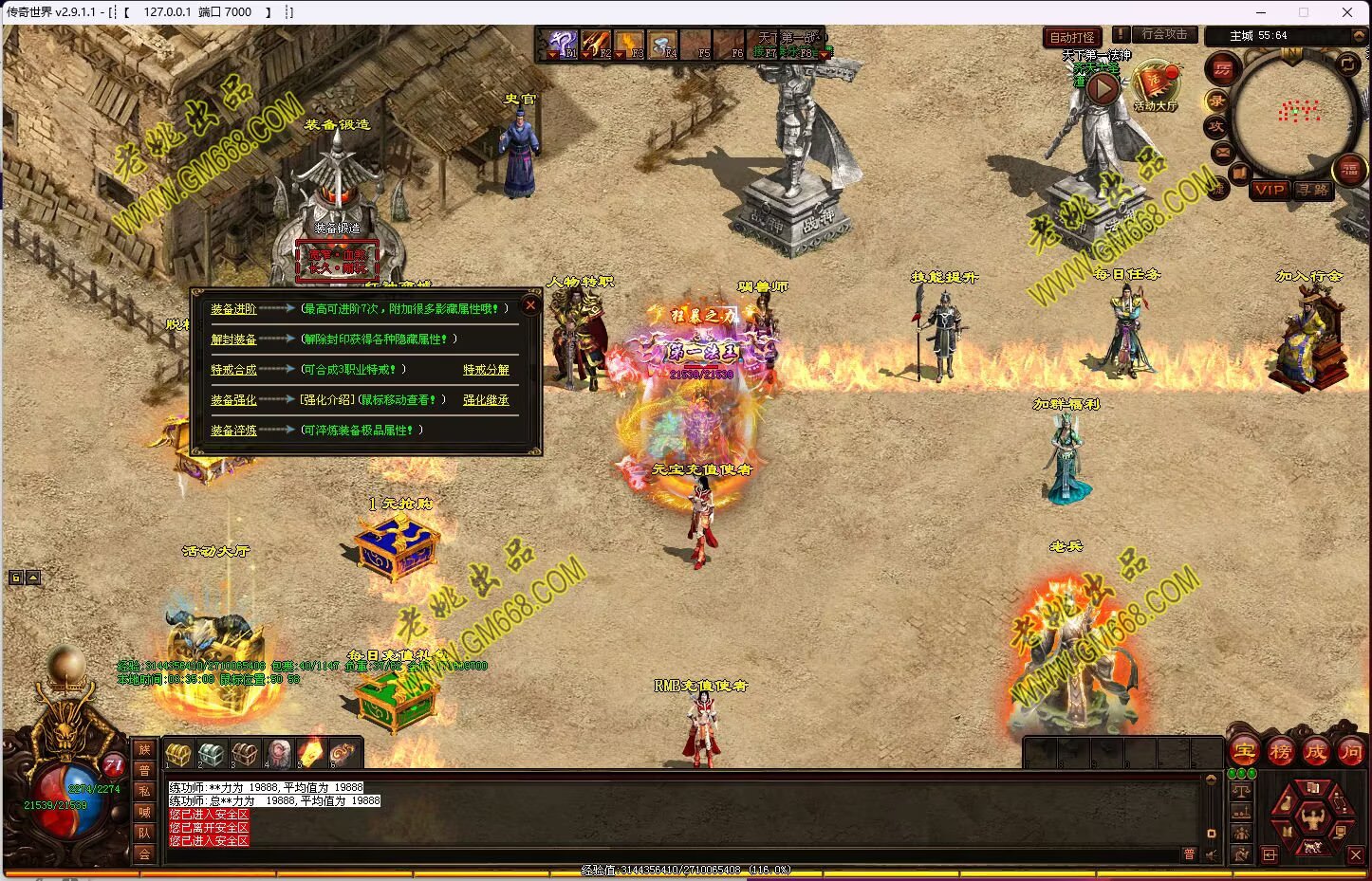Activate the 寻路 pathfinding button
This screenshot has width=1372, height=881.
(1313, 190)
